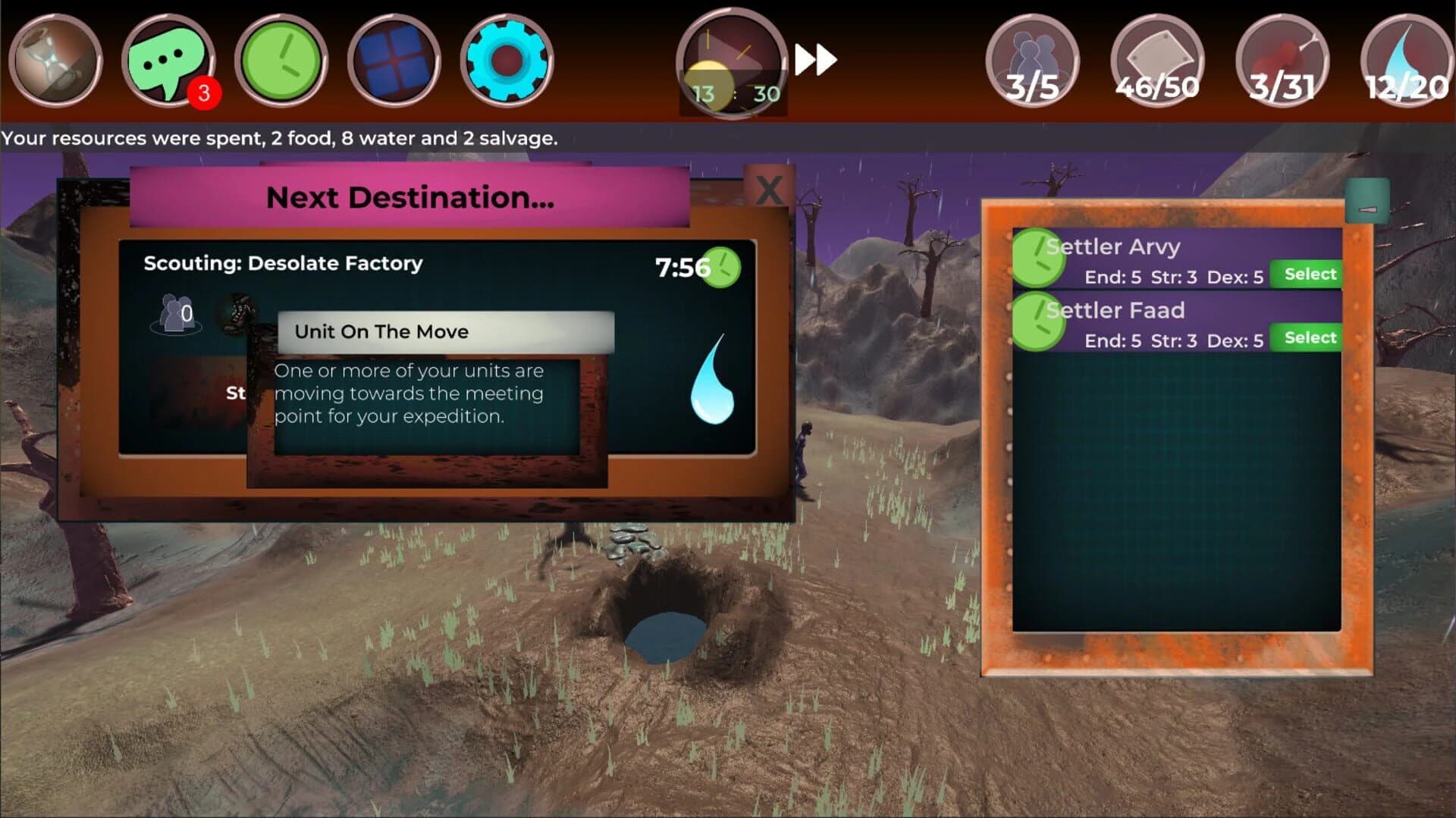
Task: Collapse the settler selection panel
Action: click(1367, 201)
